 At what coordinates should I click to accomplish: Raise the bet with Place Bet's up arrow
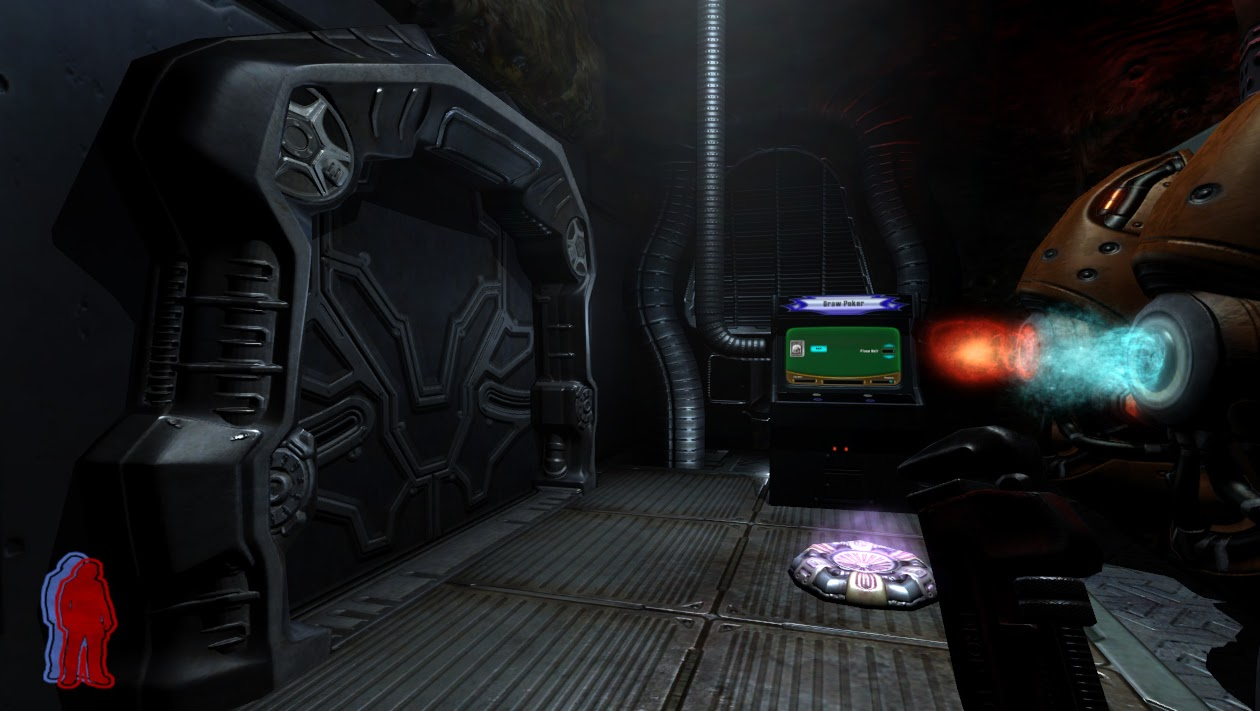click(889, 345)
